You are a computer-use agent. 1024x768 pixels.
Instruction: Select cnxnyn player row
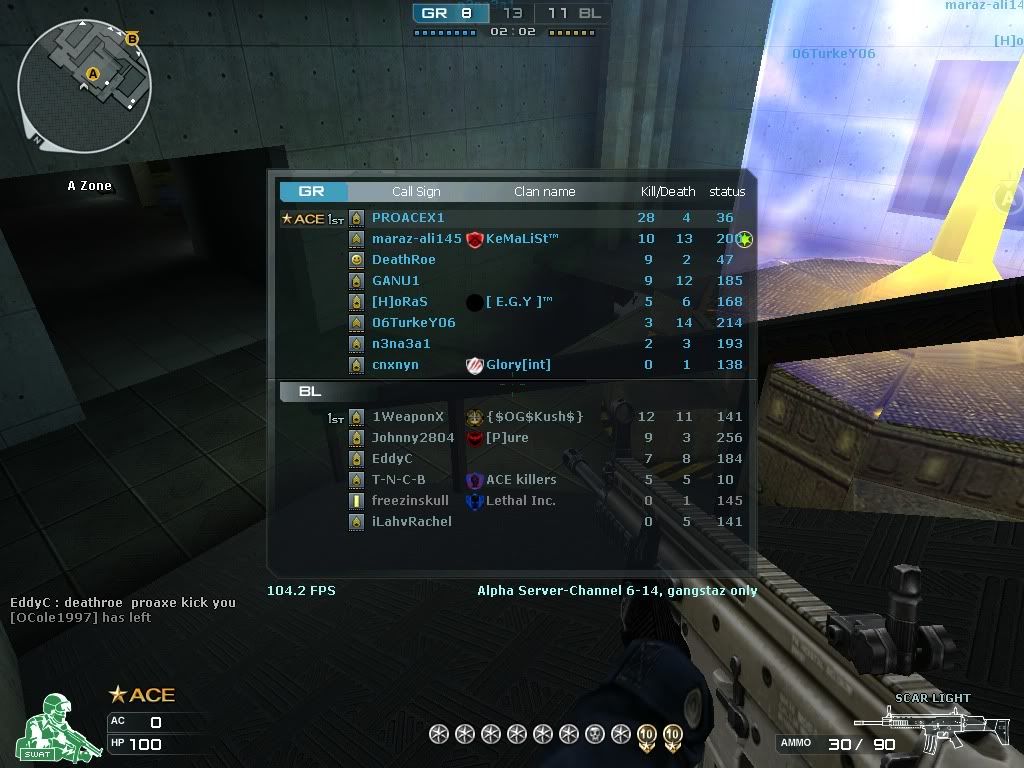click(x=395, y=365)
